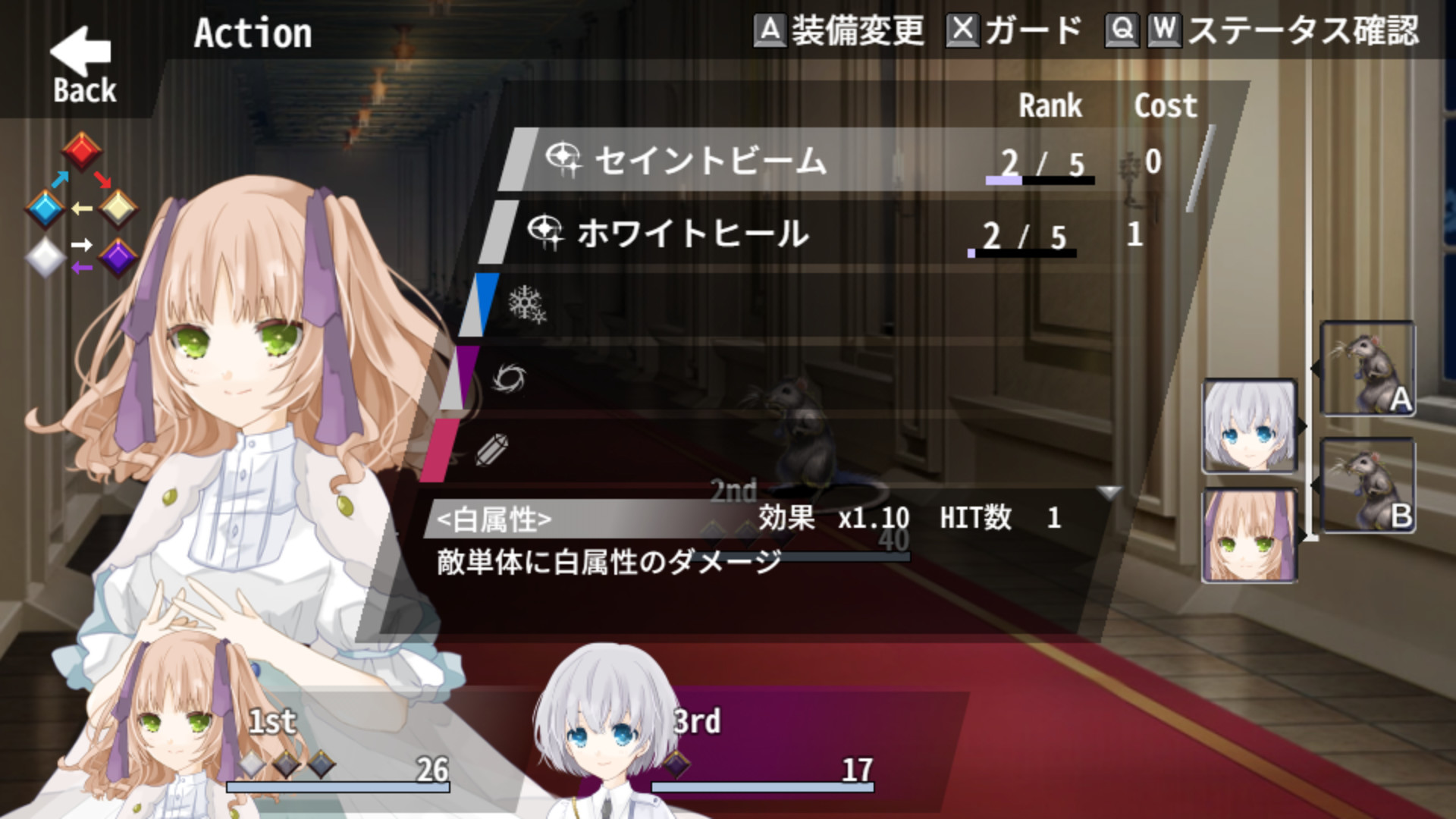Click the red gem in the elemental affinity chart
Viewport: 1456px width, 819px height.
pos(83,150)
